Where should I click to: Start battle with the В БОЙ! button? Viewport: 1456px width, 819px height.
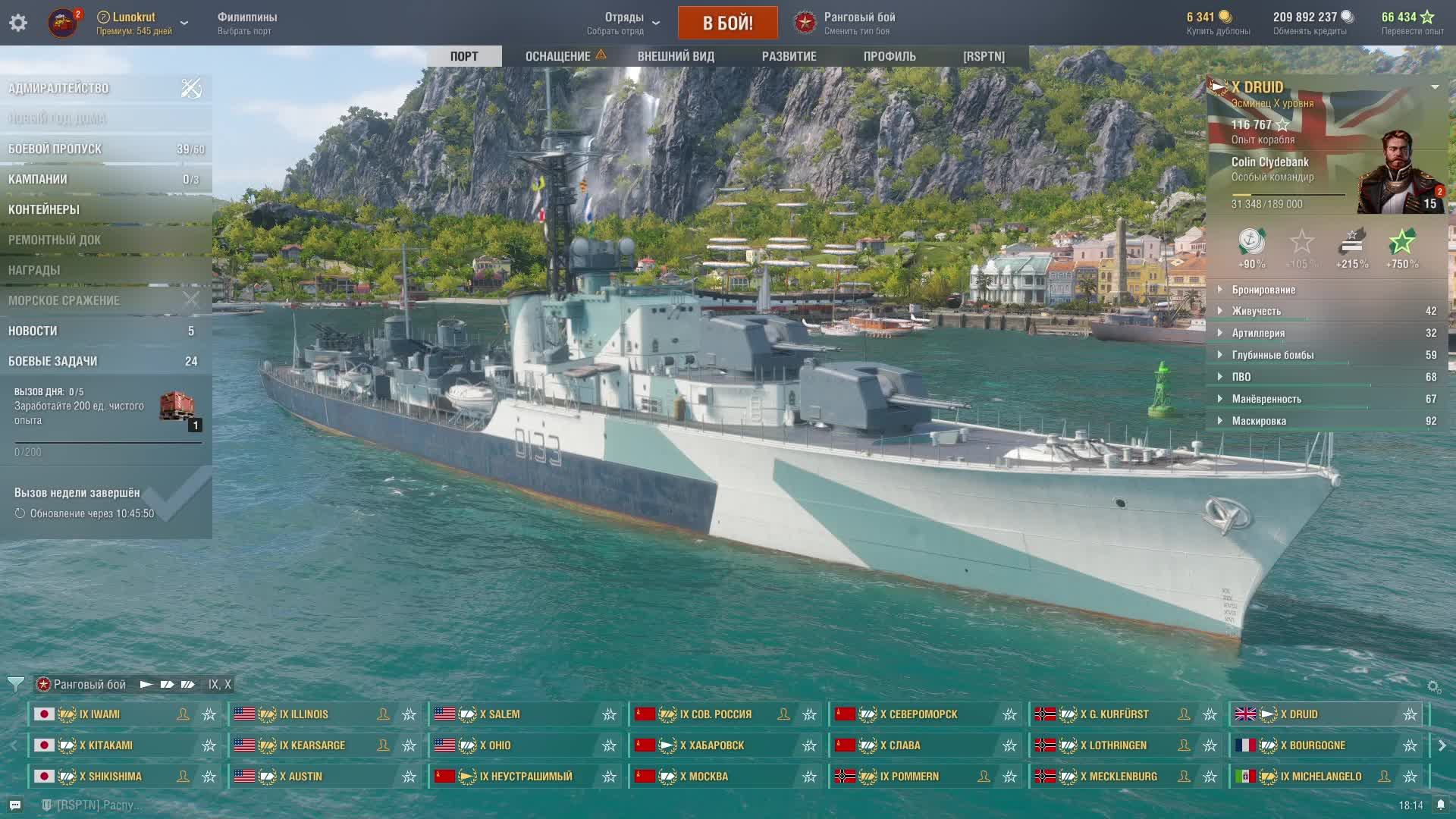click(x=727, y=23)
